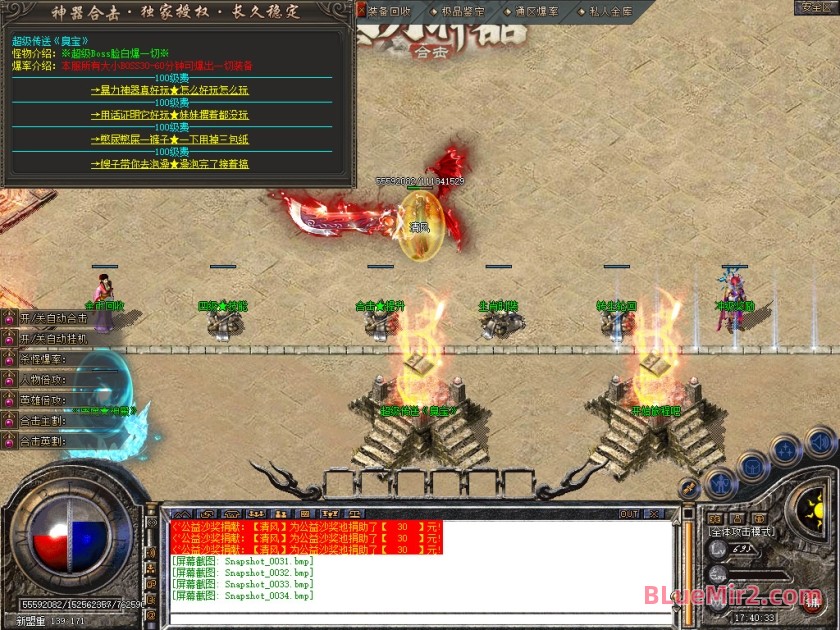Image resolution: width=840 pixels, height=630 pixels.
Task: Click the OUT button above the chat
Action: 628,514
